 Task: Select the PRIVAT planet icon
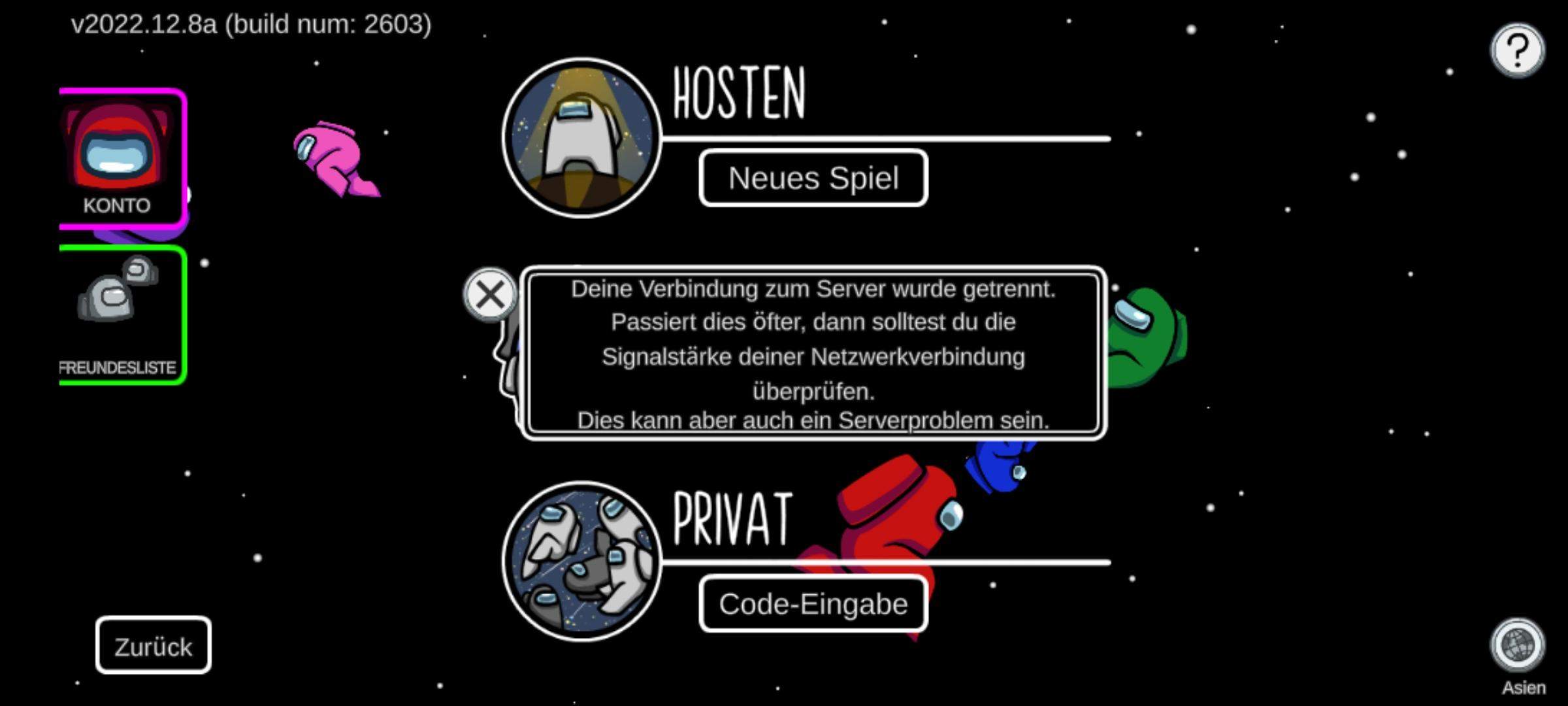[580, 563]
